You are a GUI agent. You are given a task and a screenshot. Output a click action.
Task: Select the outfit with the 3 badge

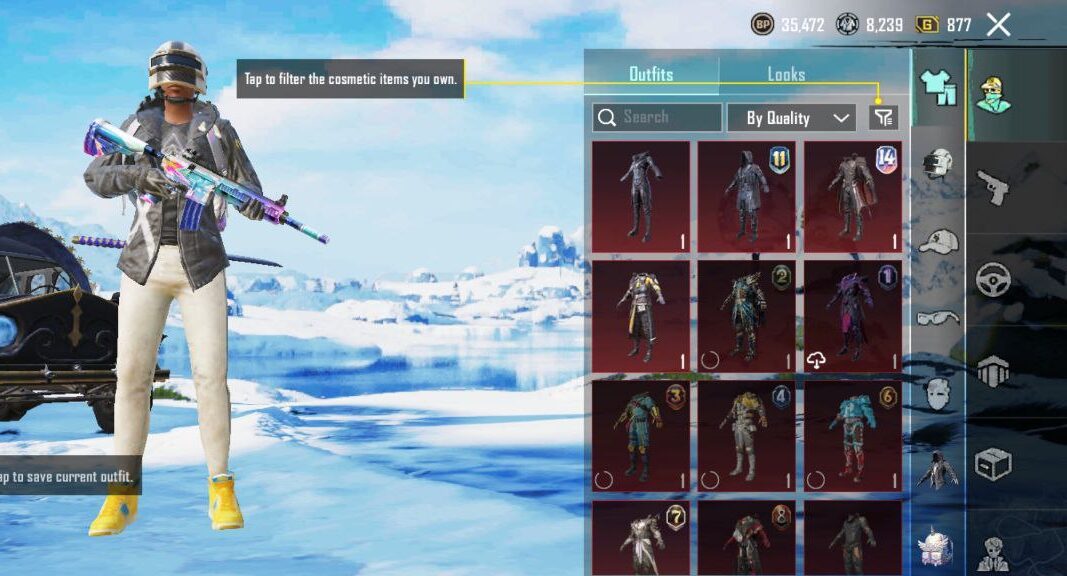(640, 436)
